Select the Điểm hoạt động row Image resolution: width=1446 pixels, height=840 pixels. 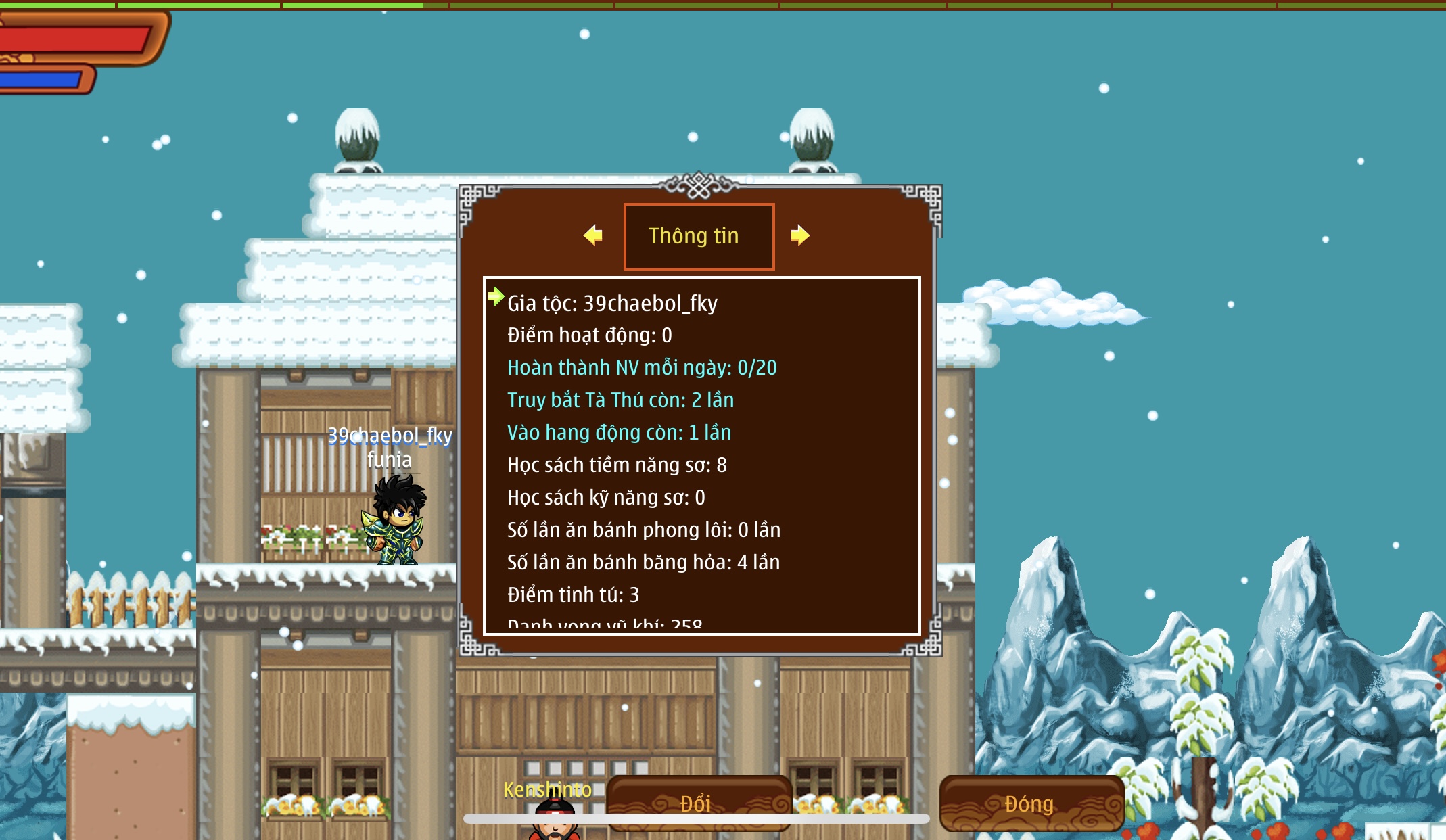(x=589, y=335)
